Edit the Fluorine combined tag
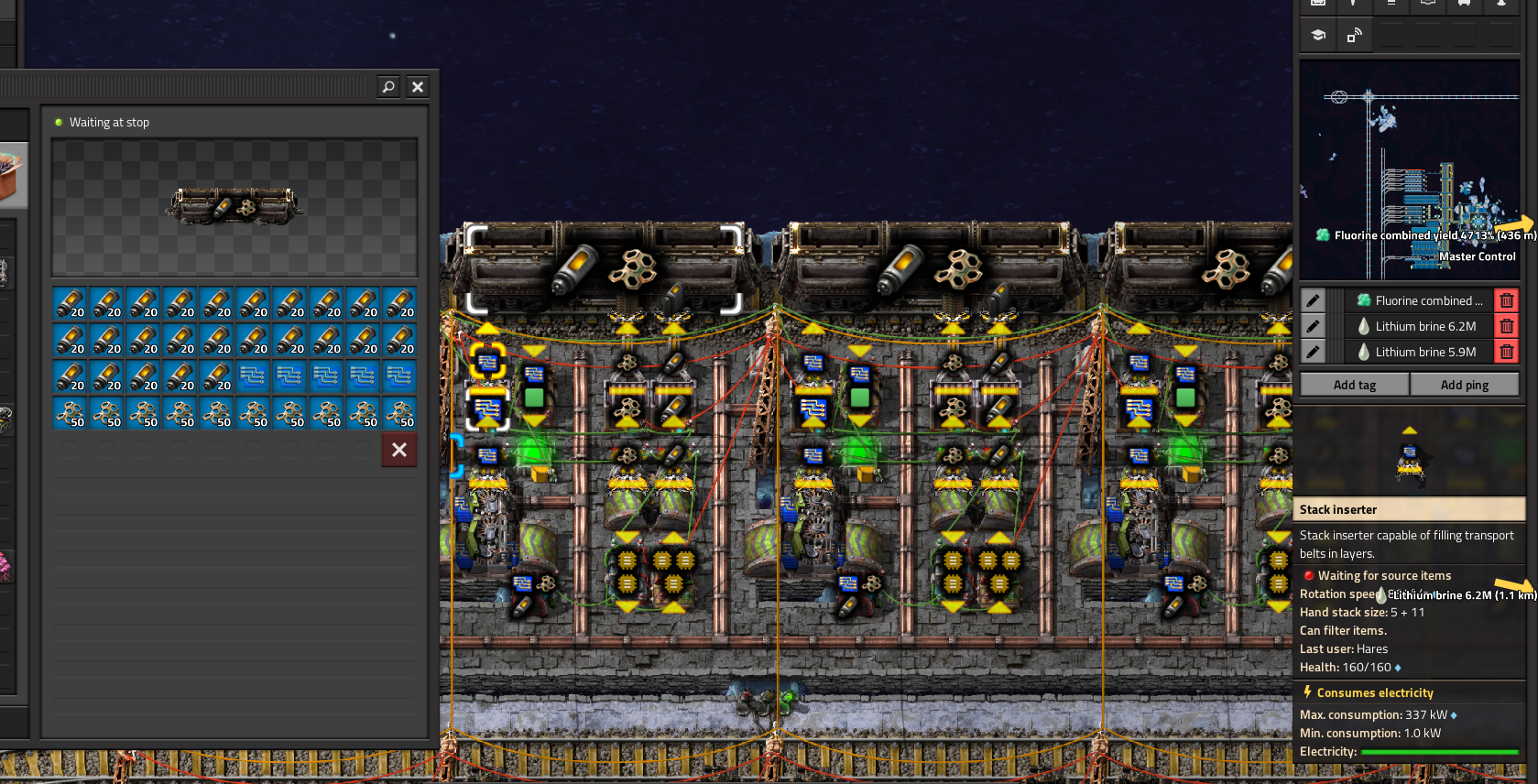 coord(1313,300)
